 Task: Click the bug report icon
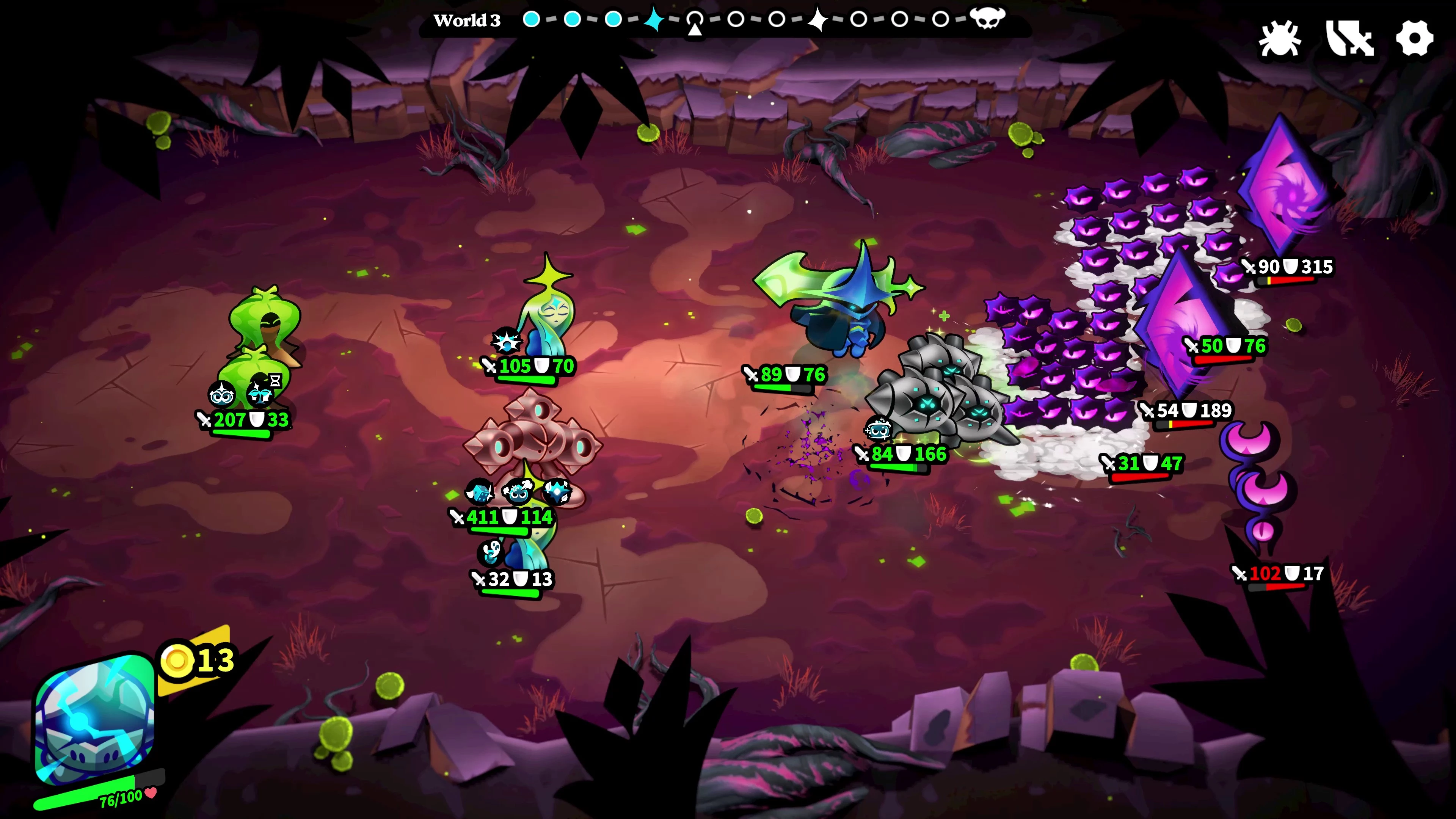coord(1280,38)
